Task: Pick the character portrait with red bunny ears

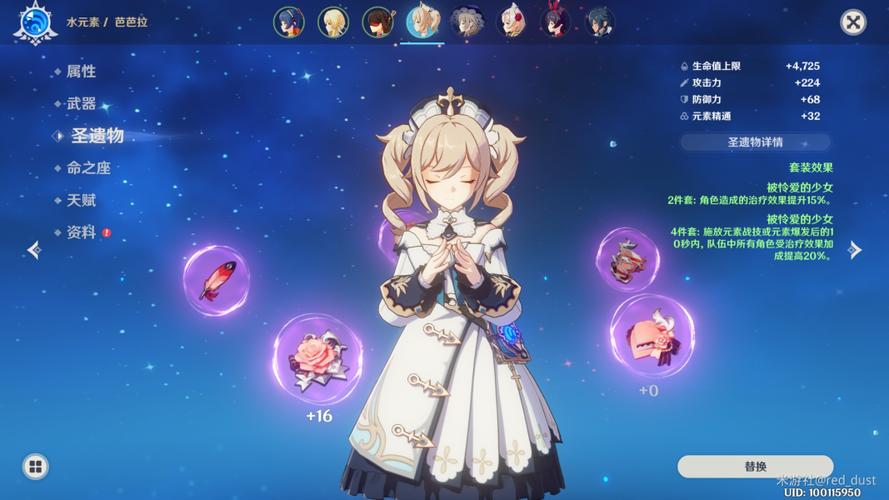Action: [556, 21]
